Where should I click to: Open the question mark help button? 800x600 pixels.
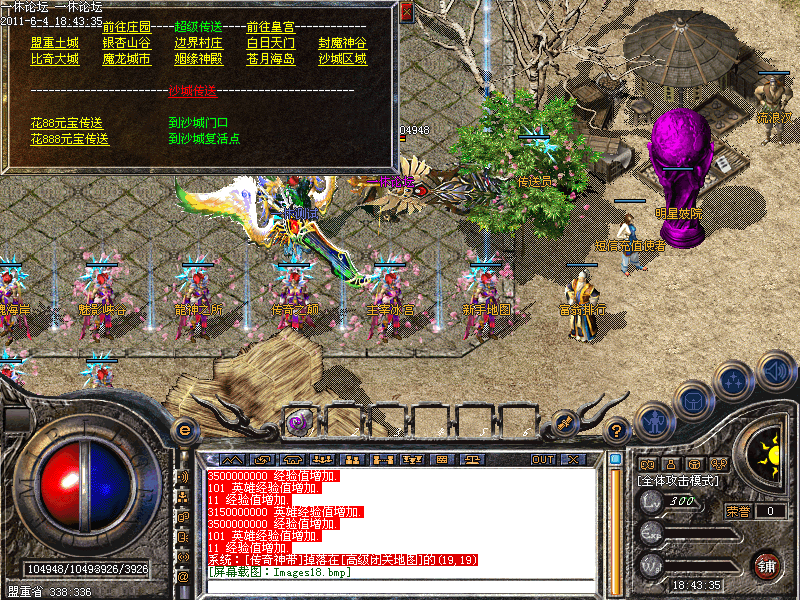[x=617, y=431]
